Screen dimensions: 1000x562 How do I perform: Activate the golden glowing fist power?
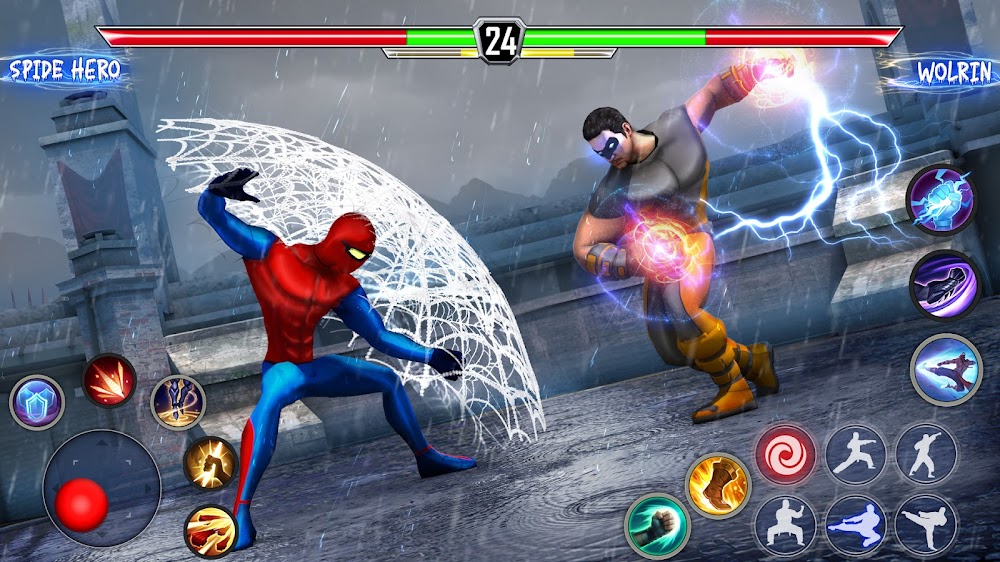click(210, 463)
